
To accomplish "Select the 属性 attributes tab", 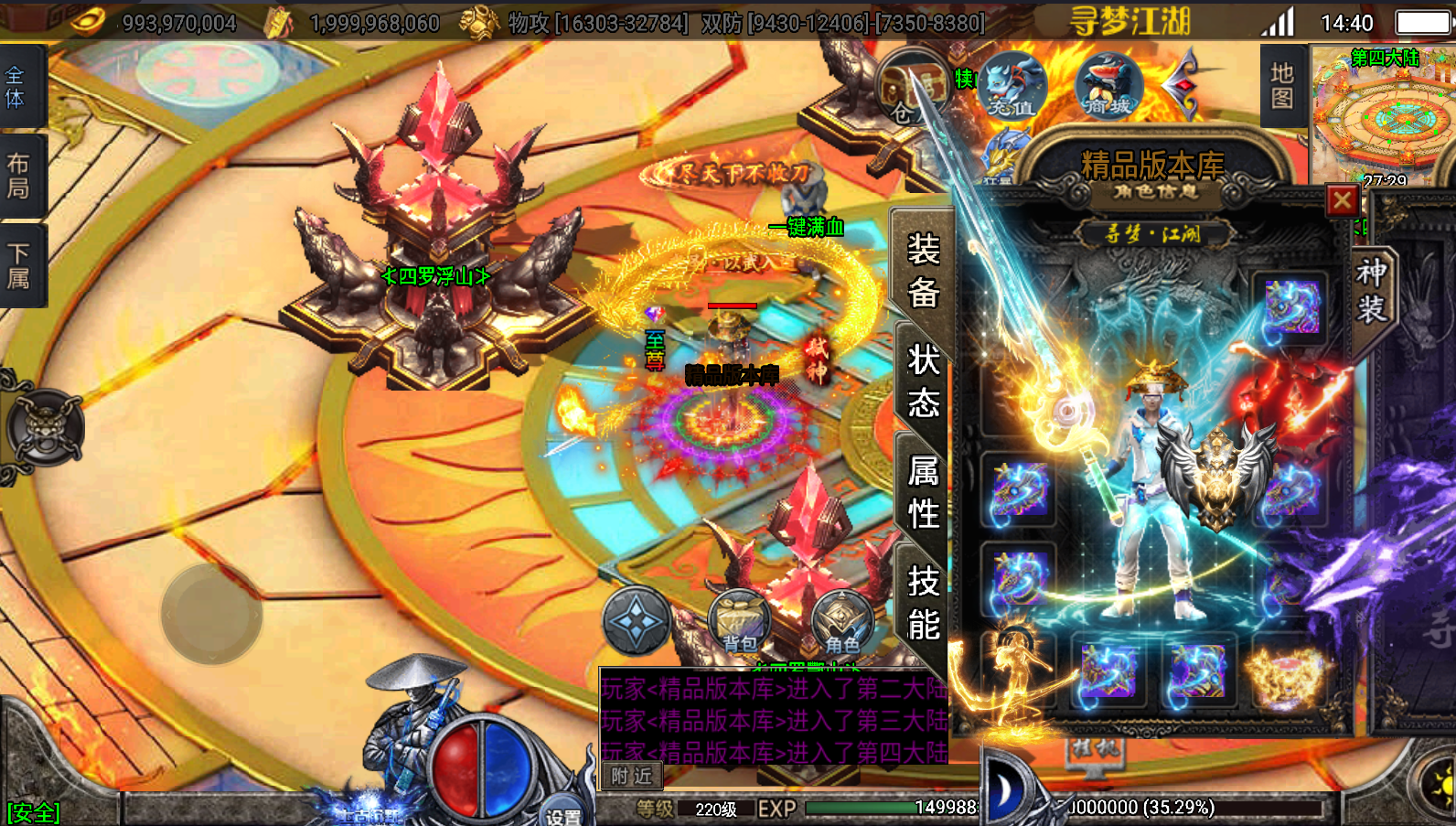I will tap(923, 492).
